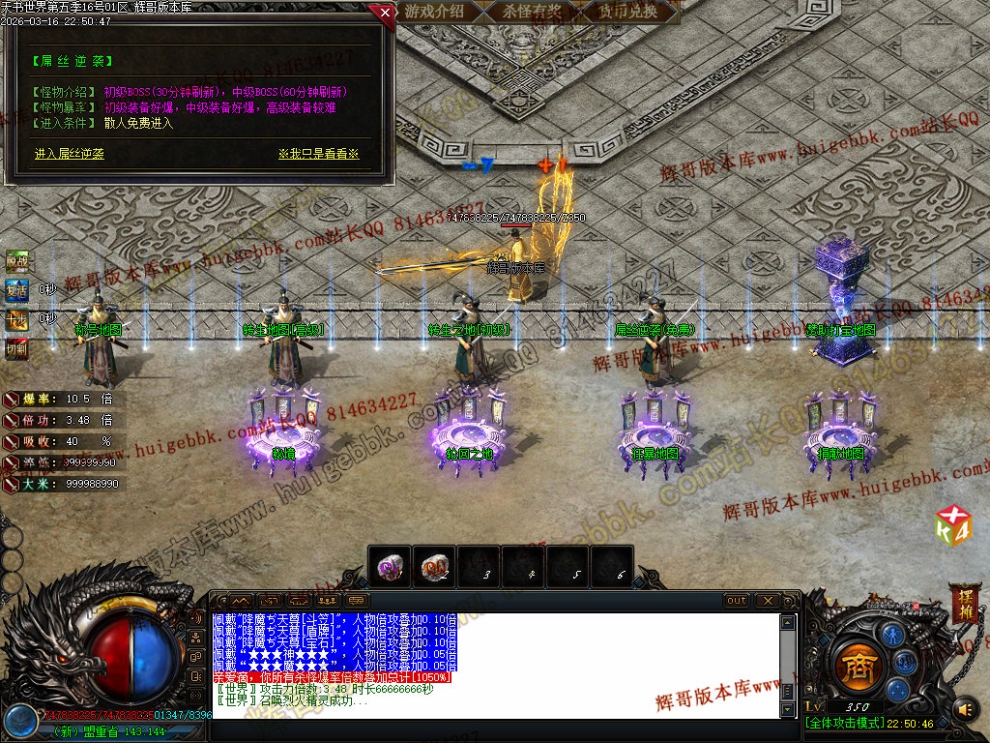Activate the 十步 skill icon
The height and width of the screenshot is (743, 990).
17,319
